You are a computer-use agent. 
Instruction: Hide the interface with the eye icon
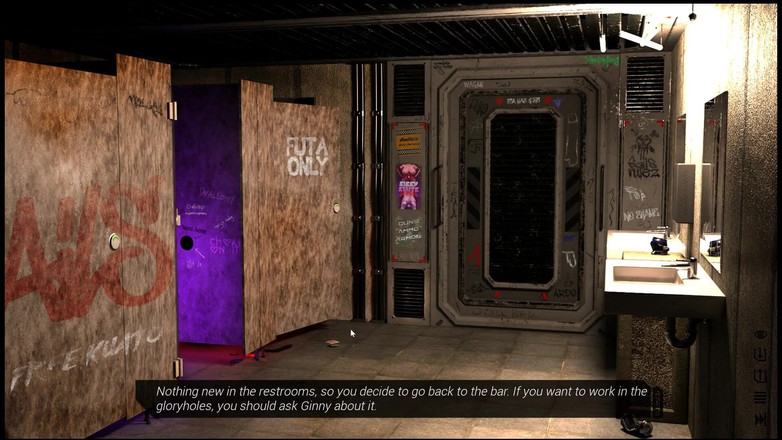760,334
